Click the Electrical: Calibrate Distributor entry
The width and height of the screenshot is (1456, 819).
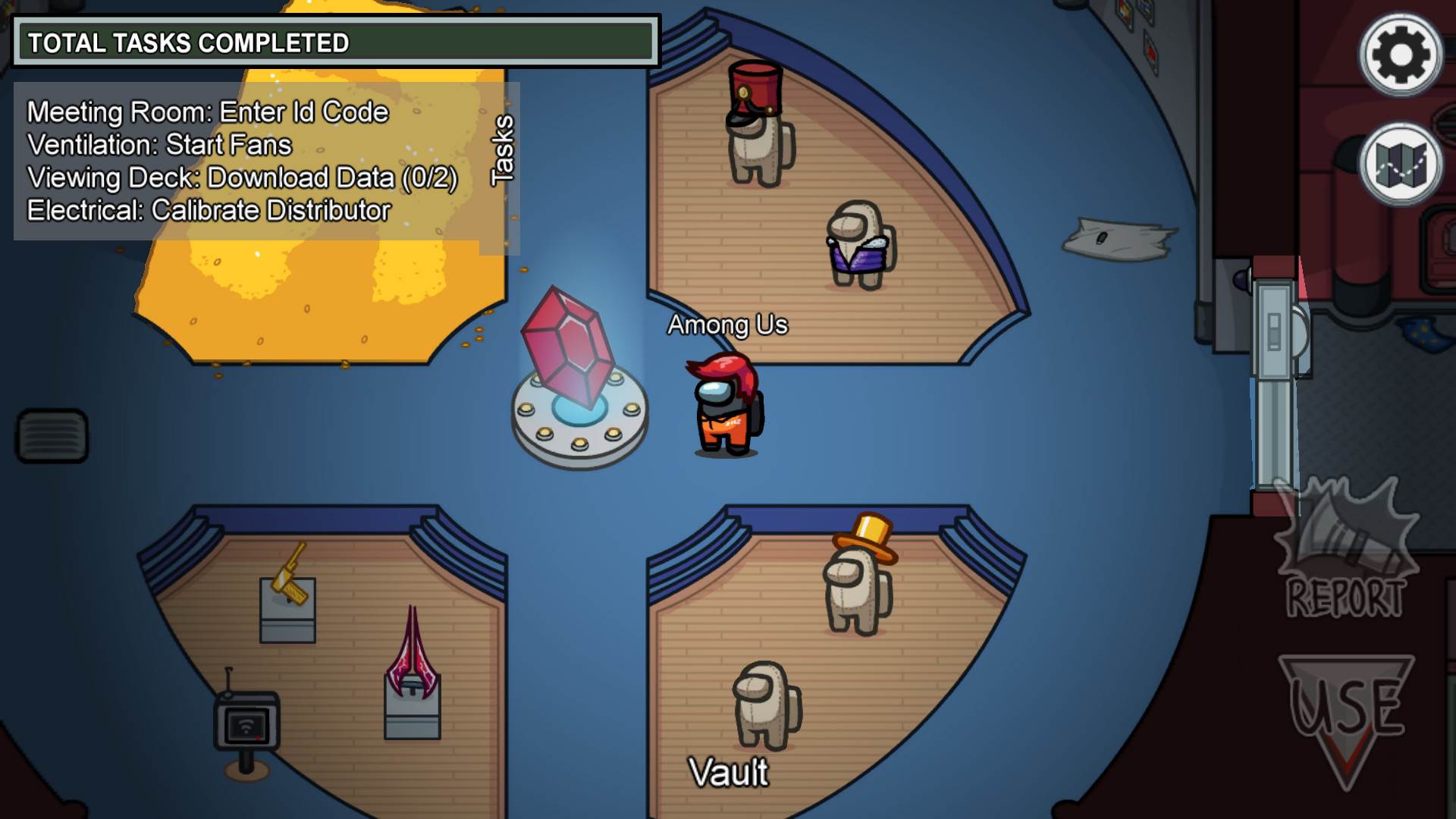click(209, 210)
